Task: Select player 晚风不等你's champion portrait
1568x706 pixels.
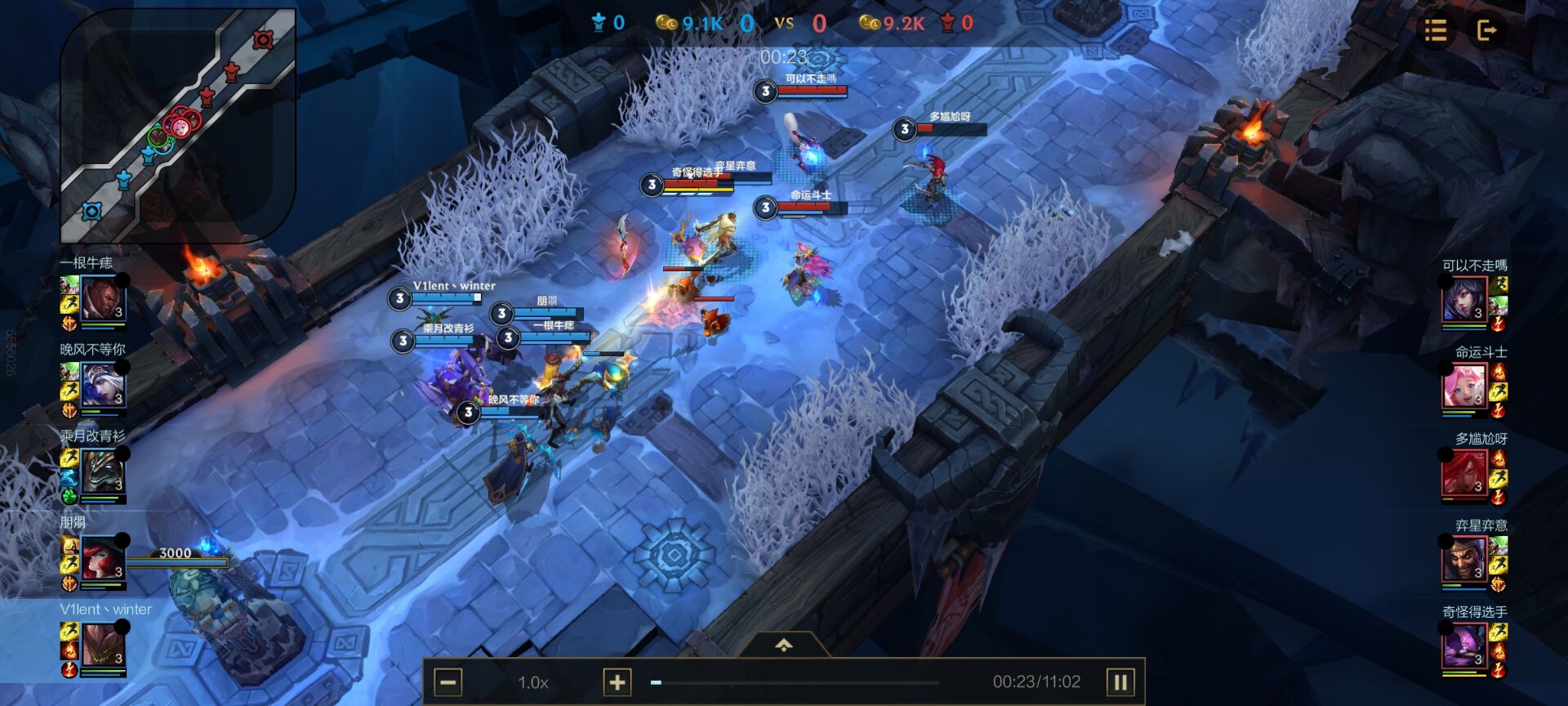Action: (103, 387)
